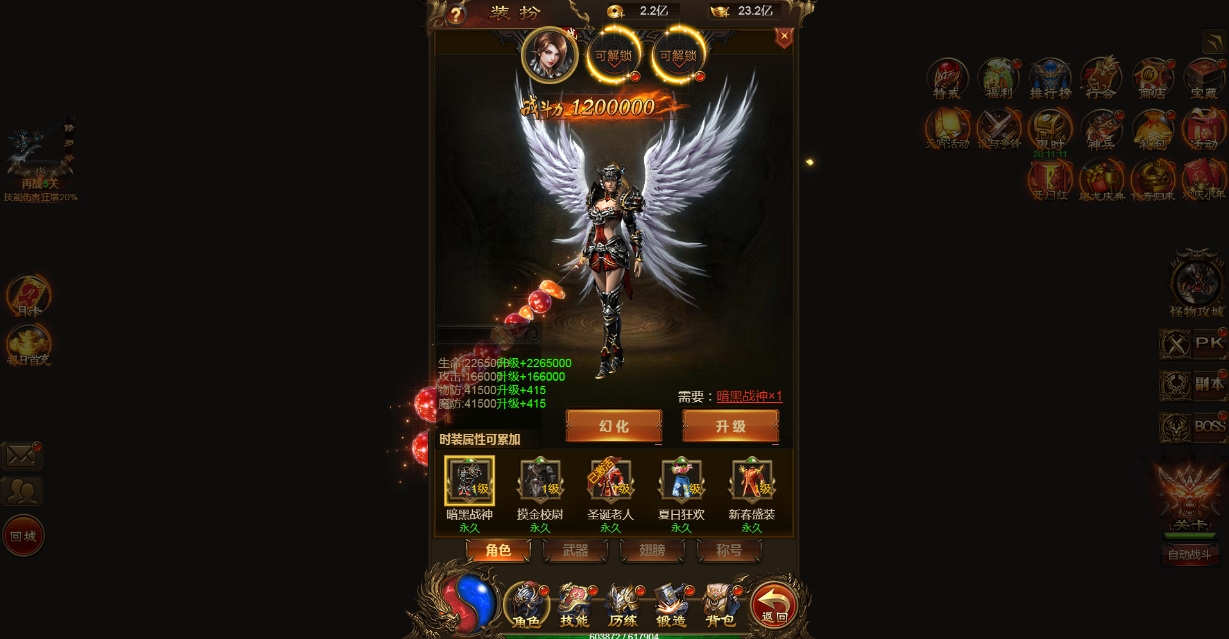The width and height of the screenshot is (1229, 639).
Task: Click the 升级 upgrade button
Action: pos(730,426)
